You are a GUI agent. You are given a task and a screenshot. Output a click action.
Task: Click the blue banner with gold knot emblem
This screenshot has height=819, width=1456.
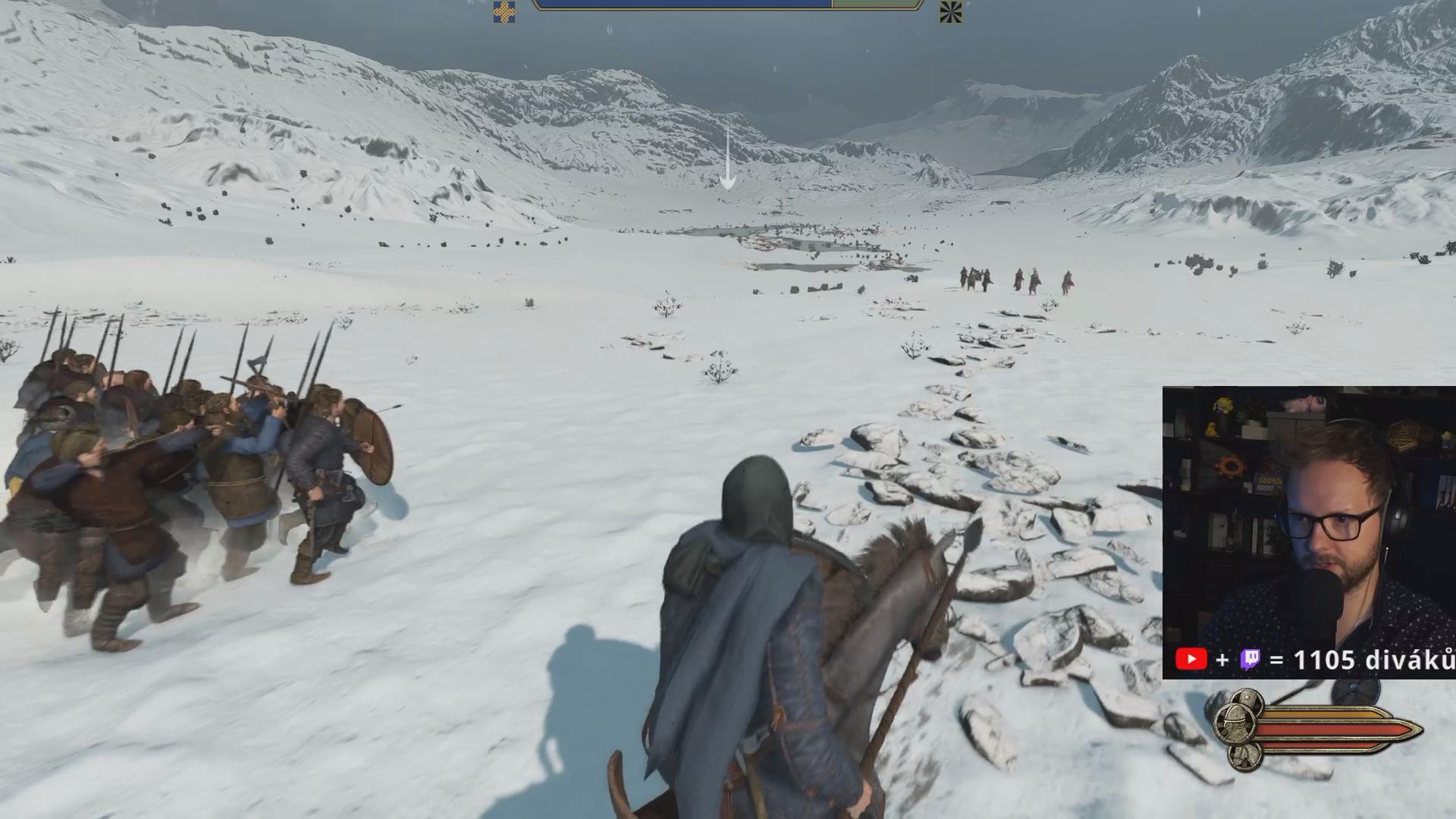504,11
